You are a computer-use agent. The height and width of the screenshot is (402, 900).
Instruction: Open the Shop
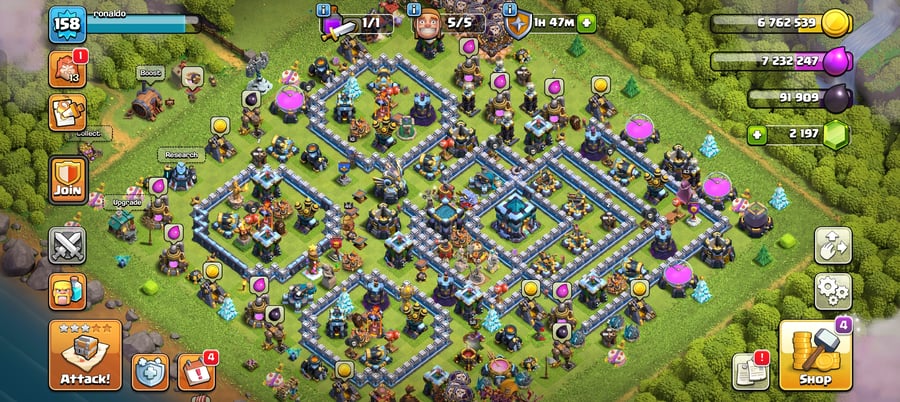coord(813,354)
